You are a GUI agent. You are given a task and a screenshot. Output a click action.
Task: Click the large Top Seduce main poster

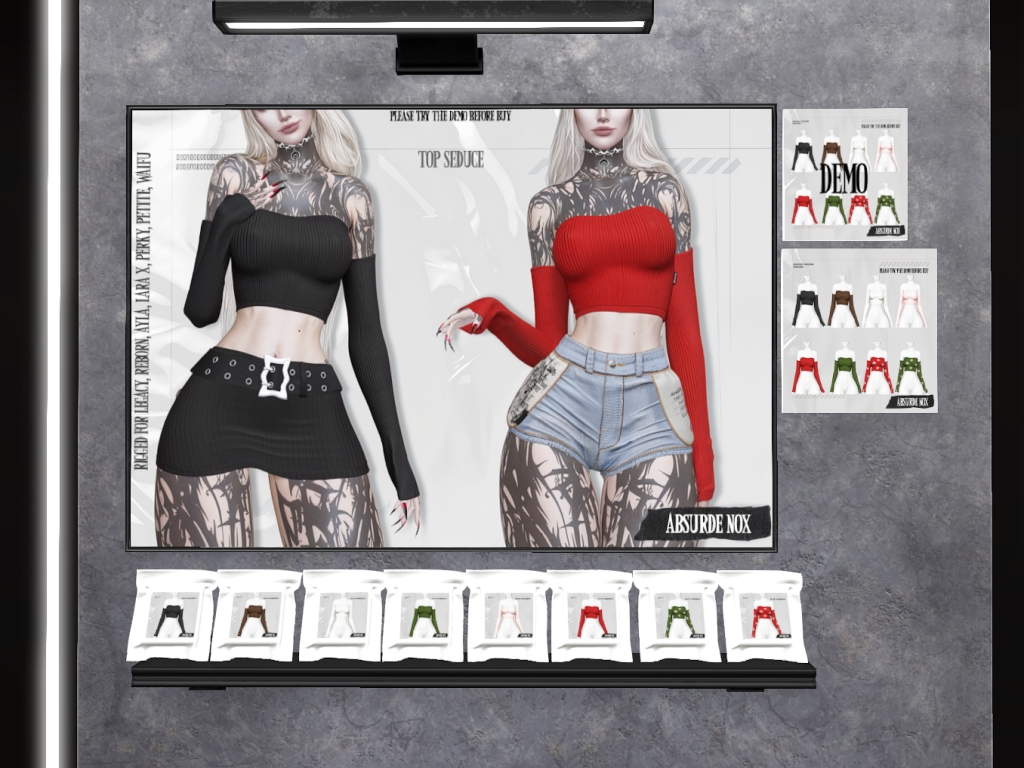[x=451, y=327]
